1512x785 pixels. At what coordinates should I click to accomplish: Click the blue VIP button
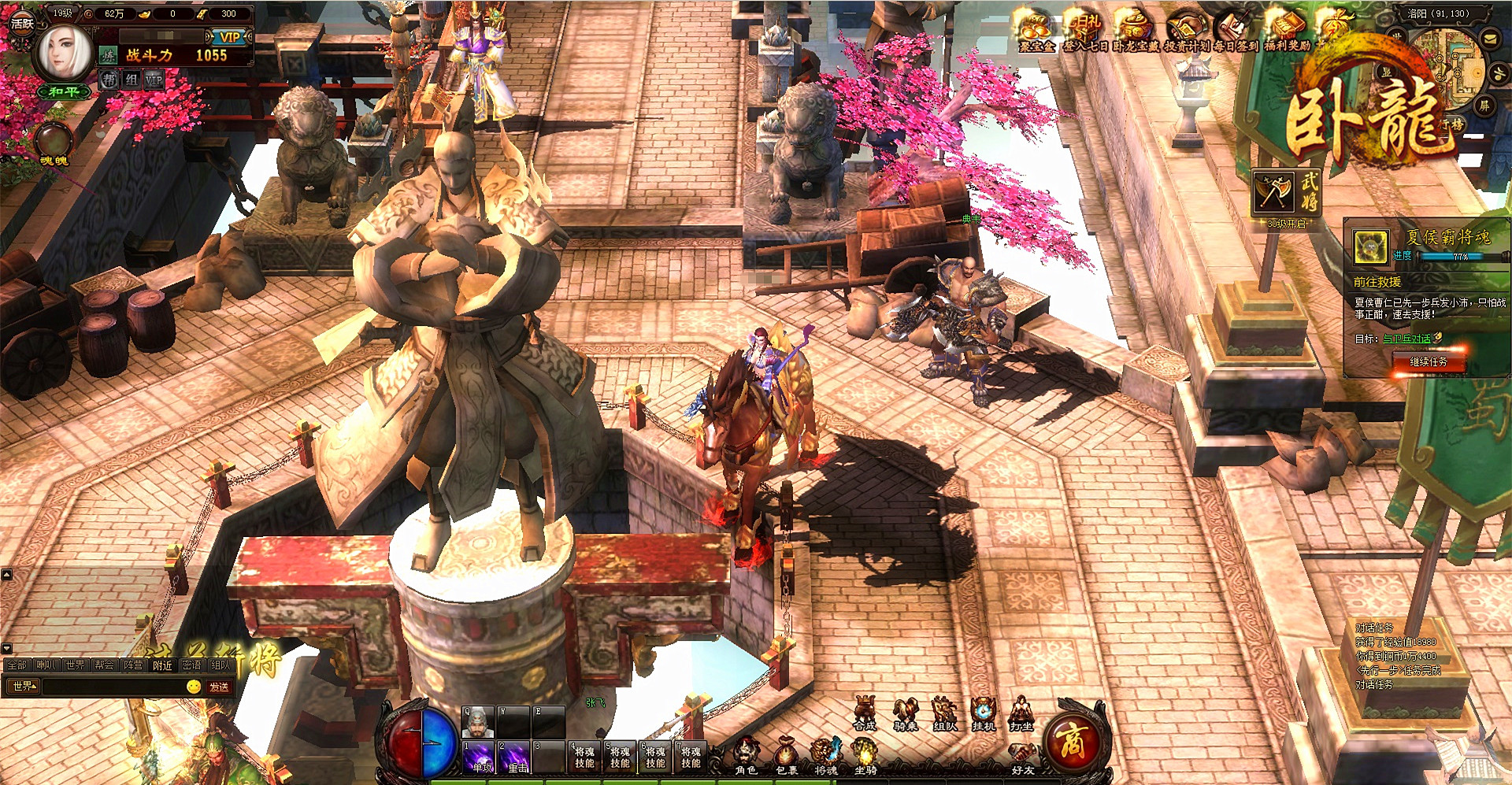[x=229, y=37]
